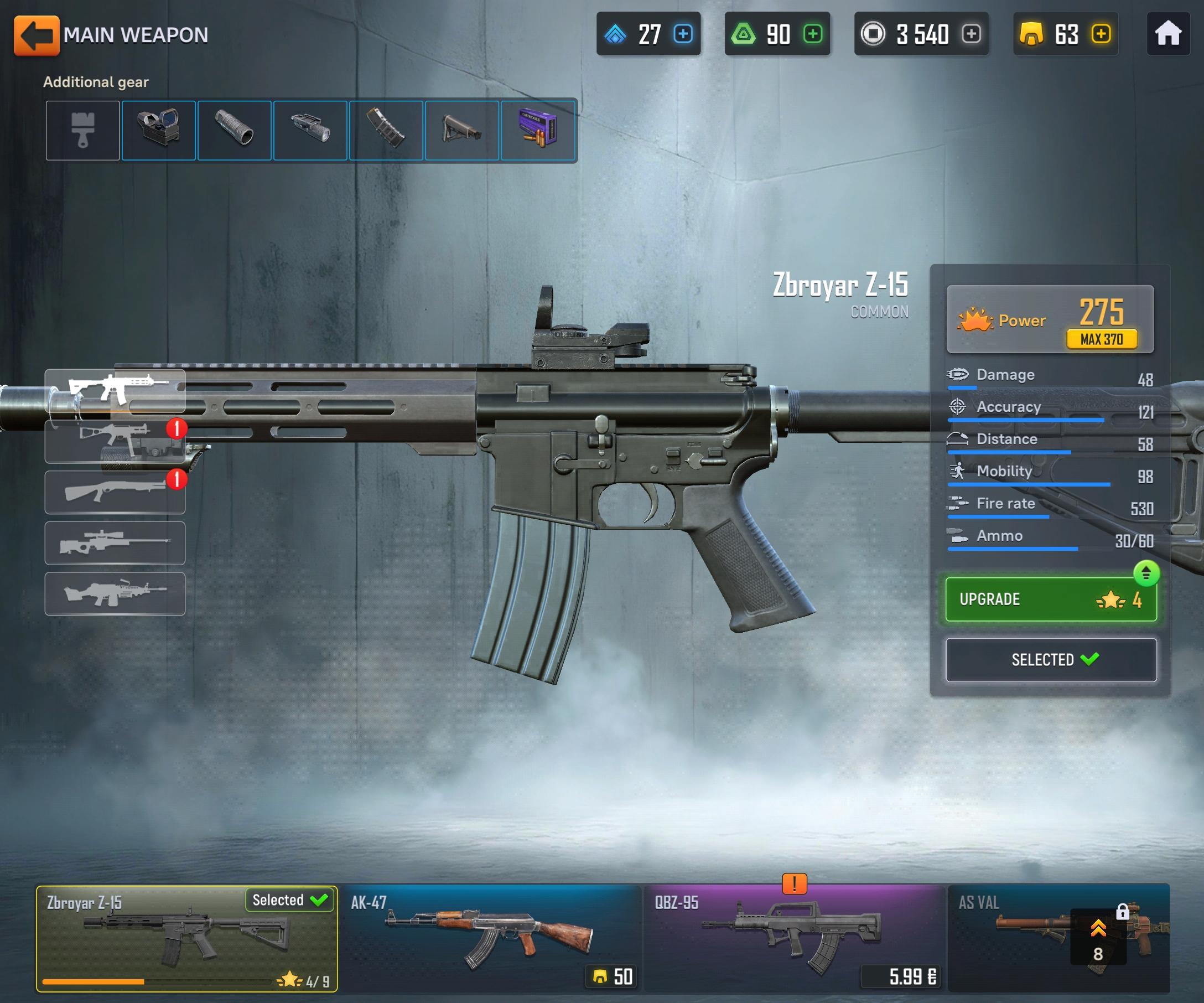
Task: Go back with the orange arrow button
Action: pos(37,34)
